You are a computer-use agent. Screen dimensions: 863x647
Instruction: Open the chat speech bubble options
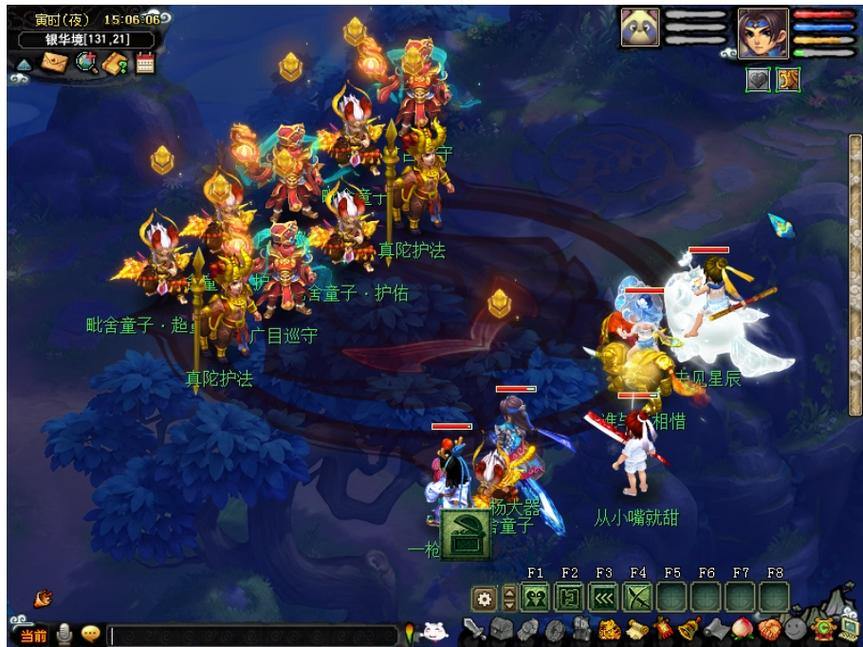[x=90, y=634]
